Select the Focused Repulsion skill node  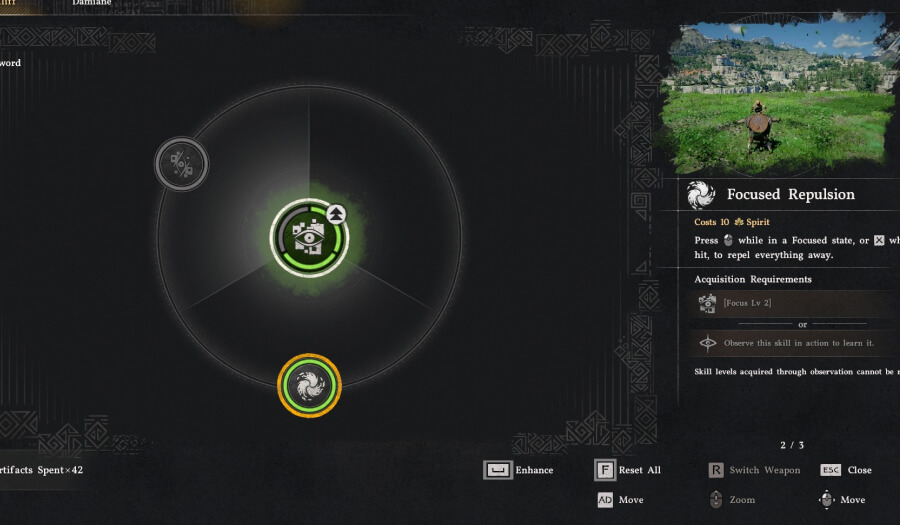pyautogui.click(x=309, y=385)
